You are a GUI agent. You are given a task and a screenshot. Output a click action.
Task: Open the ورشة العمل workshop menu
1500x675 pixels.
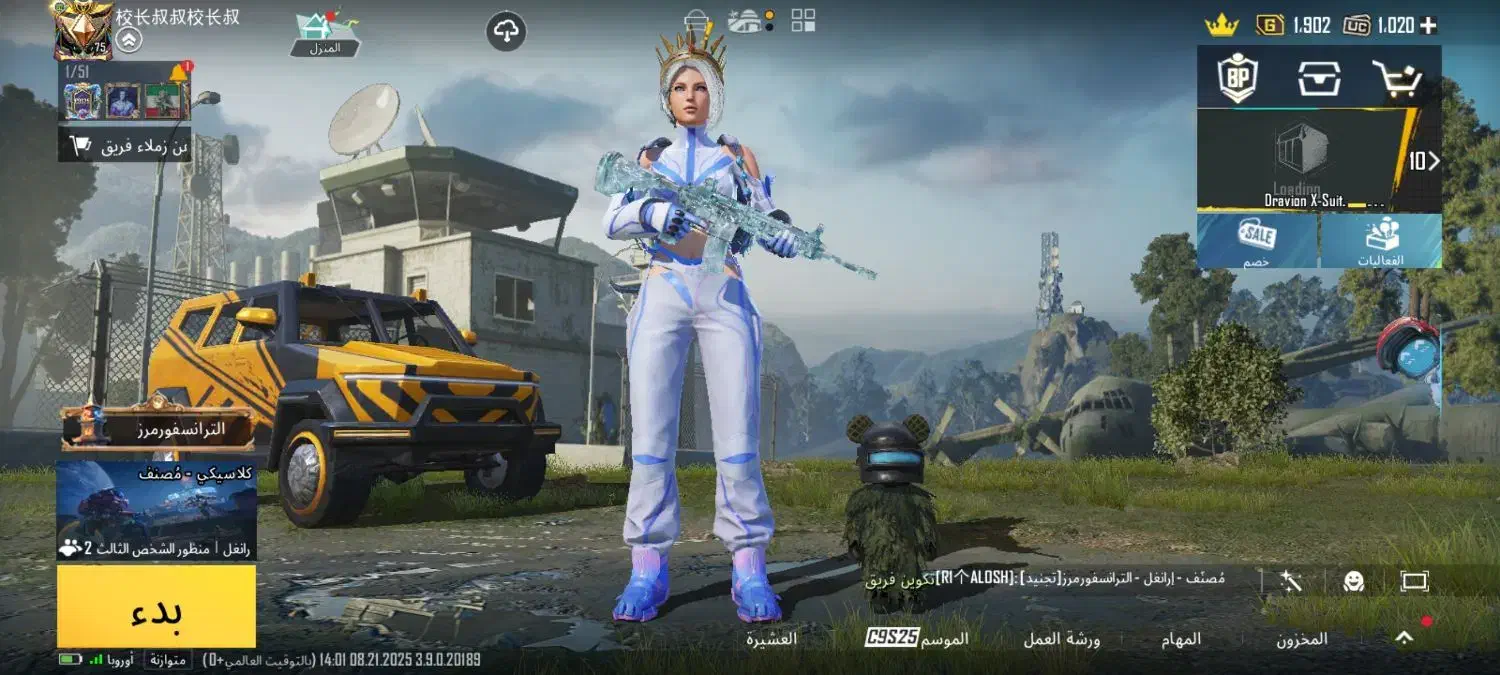1061,639
